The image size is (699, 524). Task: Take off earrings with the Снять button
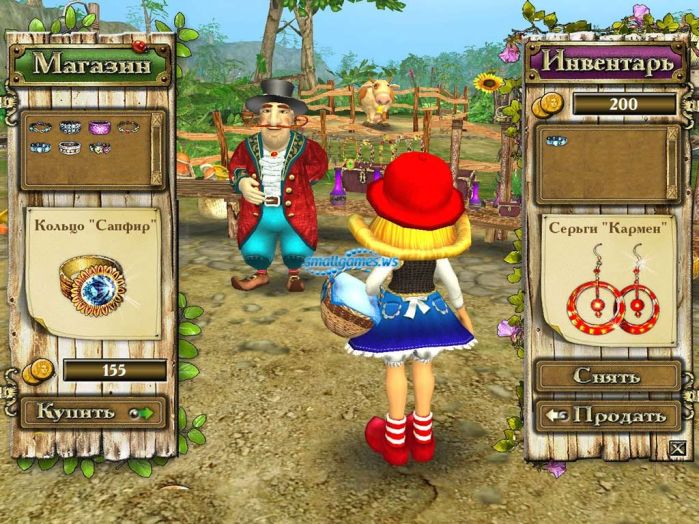click(608, 376)
